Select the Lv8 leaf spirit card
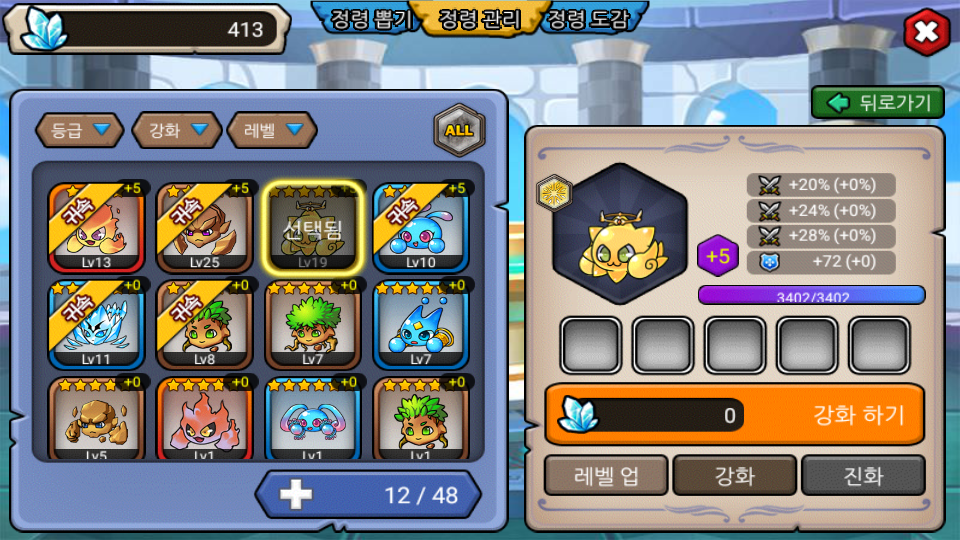This screenshot has height=540, width=960. point(204,325)
